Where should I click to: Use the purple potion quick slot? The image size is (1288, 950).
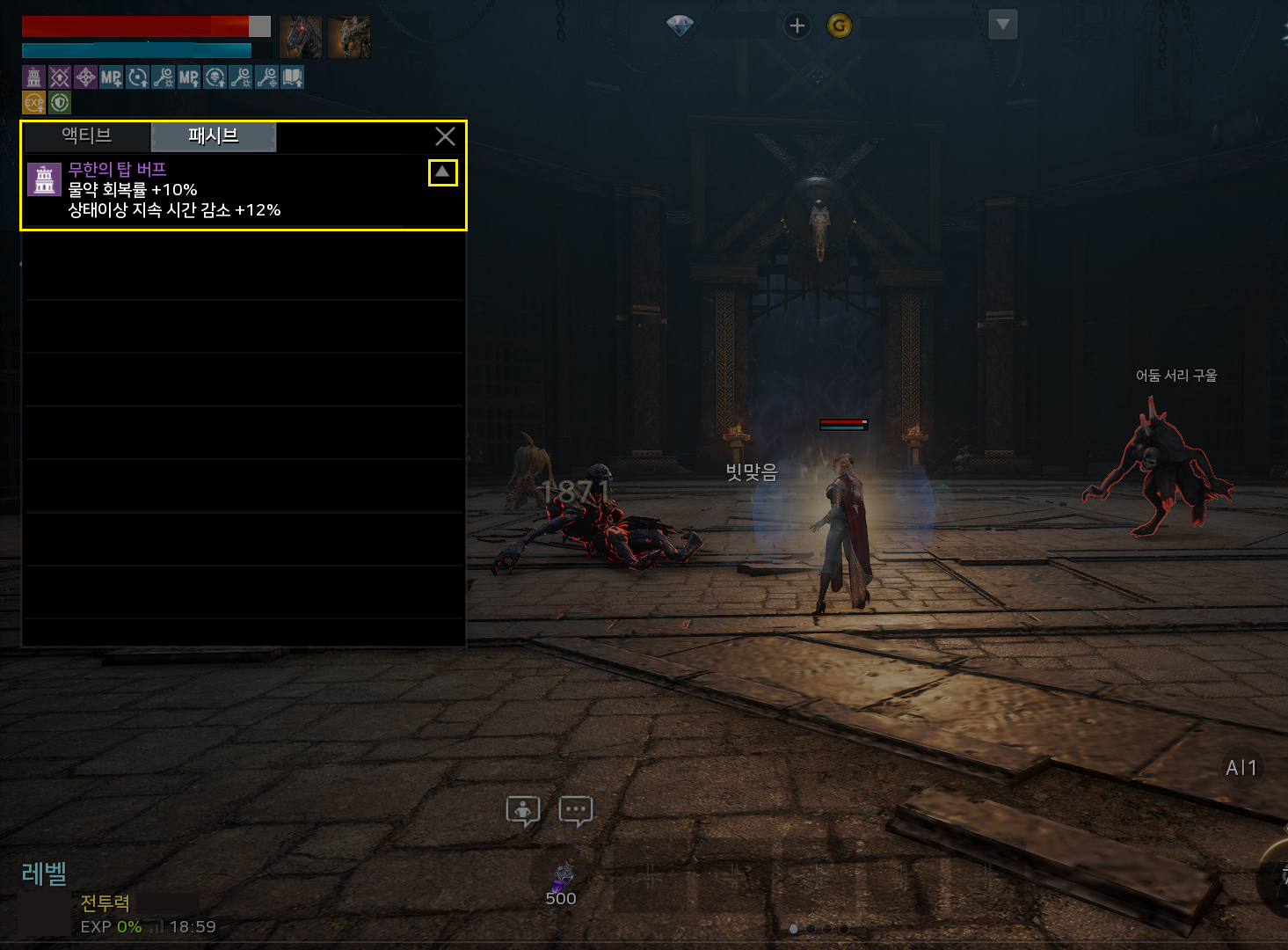click(x=562, y=880)
